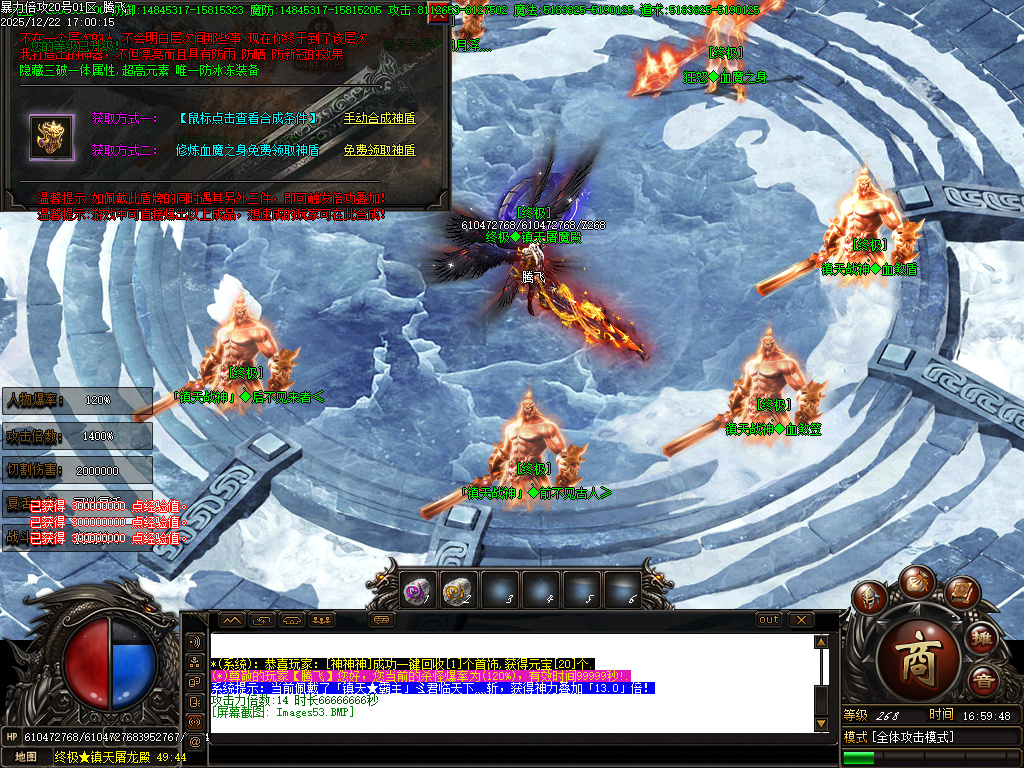Screen dimensions: 1024x768
Task: Toggle sound with the 音 button
Action: (x=983, y=680)
